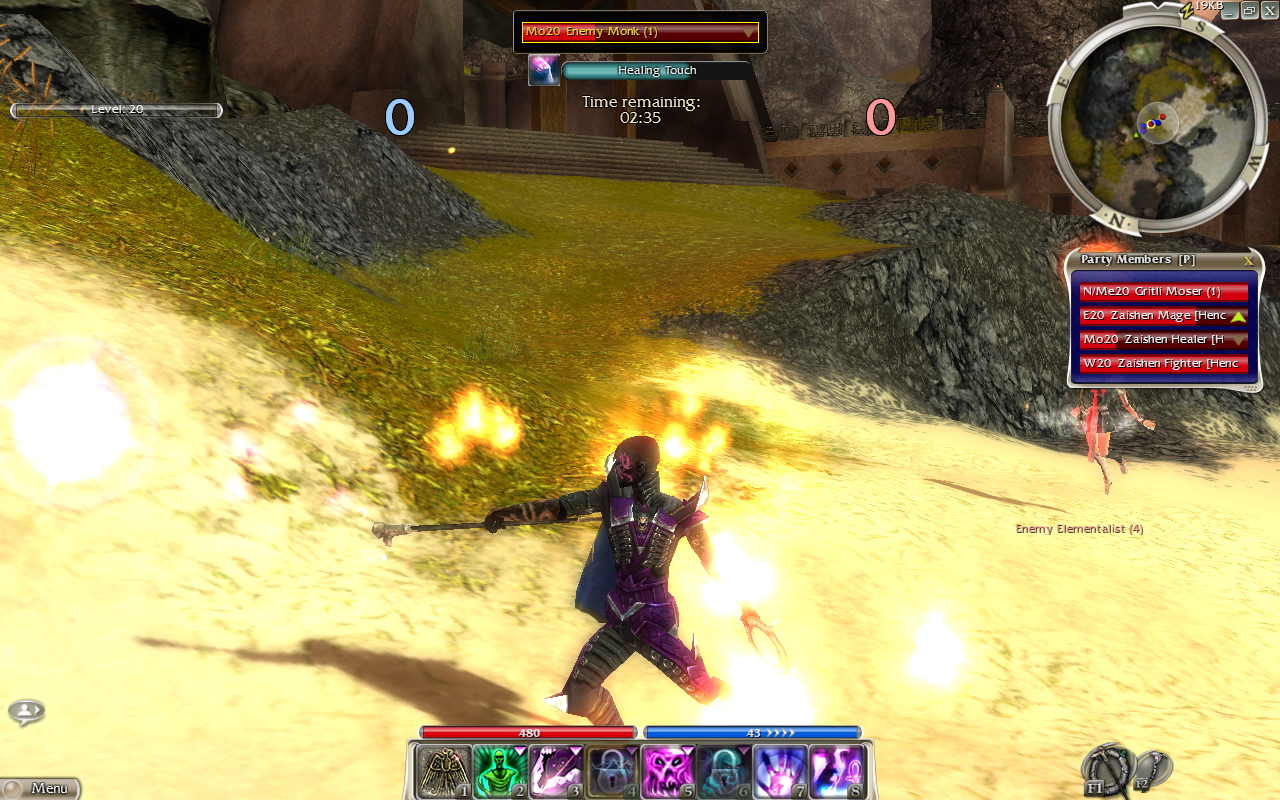Select Gritli Moser in the party list

tap(1163, 292)
